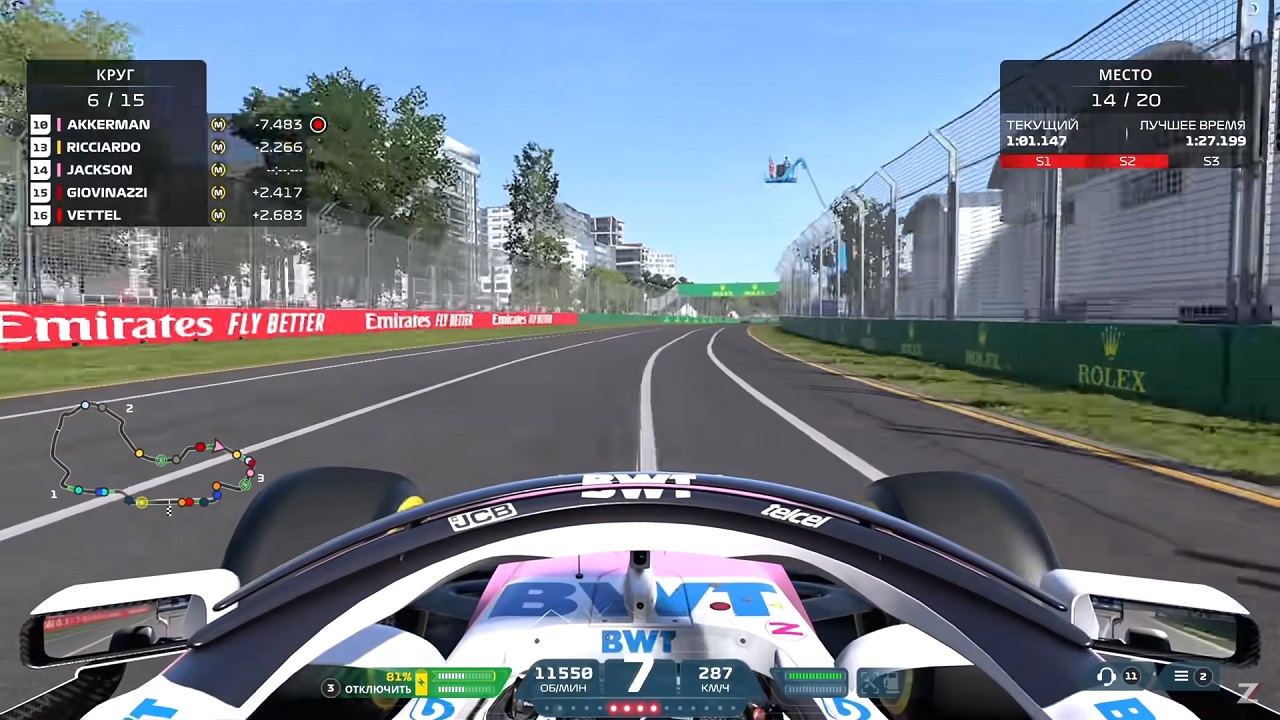The width and height of the screenshot is (1280, 720).
Task: Toggle the S1 sector indicator
Action: (1043, 161)
